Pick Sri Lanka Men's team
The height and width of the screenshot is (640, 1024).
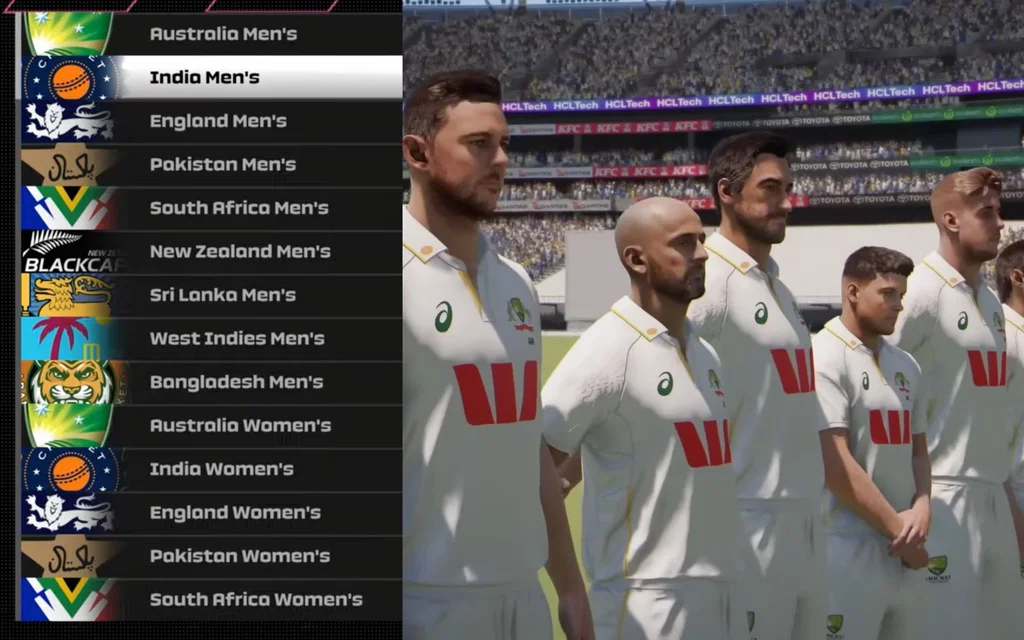pos(222,295)
